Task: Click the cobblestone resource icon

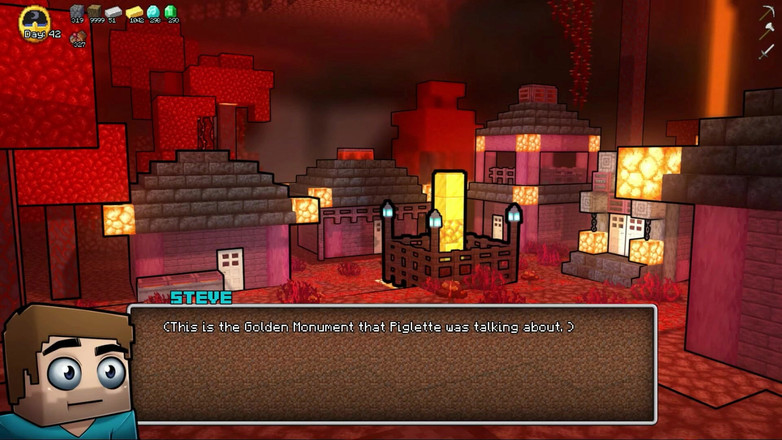Action: (x=77, y=12)
